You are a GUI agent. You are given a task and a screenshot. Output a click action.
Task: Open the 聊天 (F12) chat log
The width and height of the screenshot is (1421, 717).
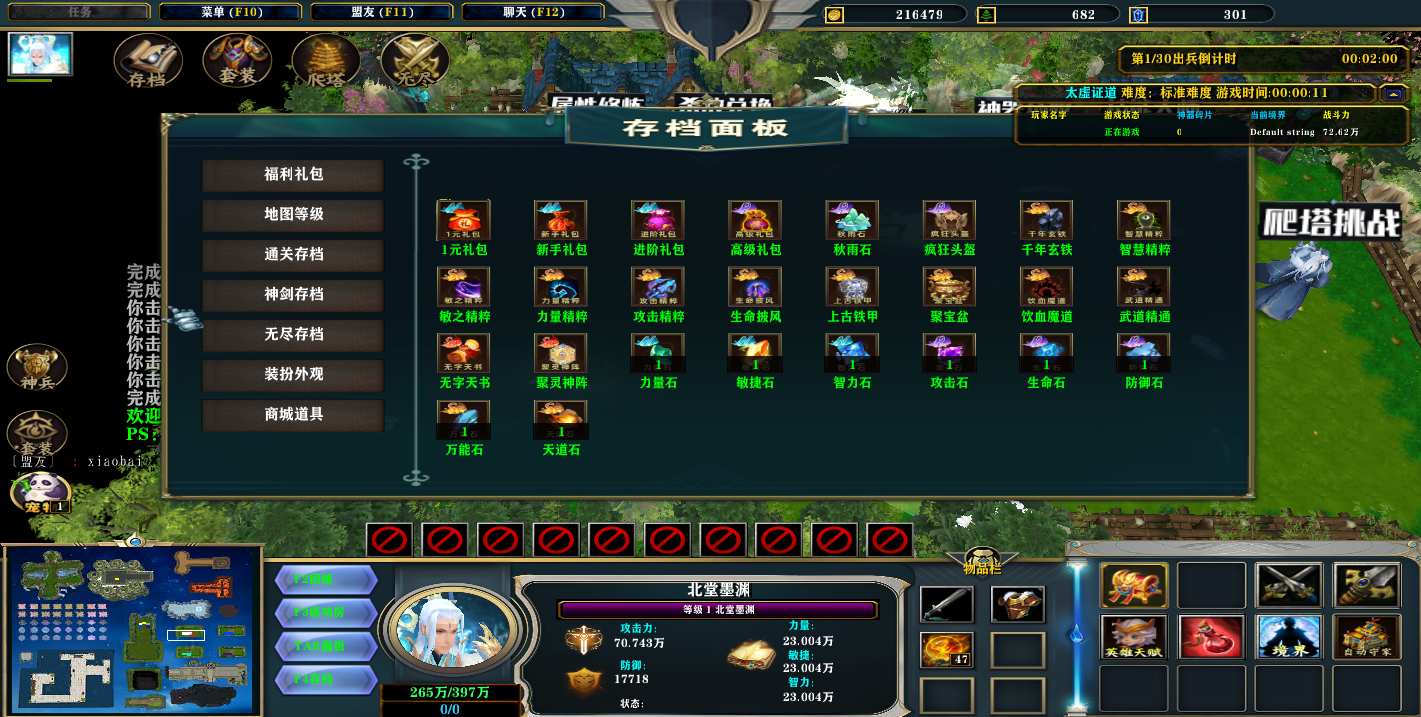tap(532, 12)
